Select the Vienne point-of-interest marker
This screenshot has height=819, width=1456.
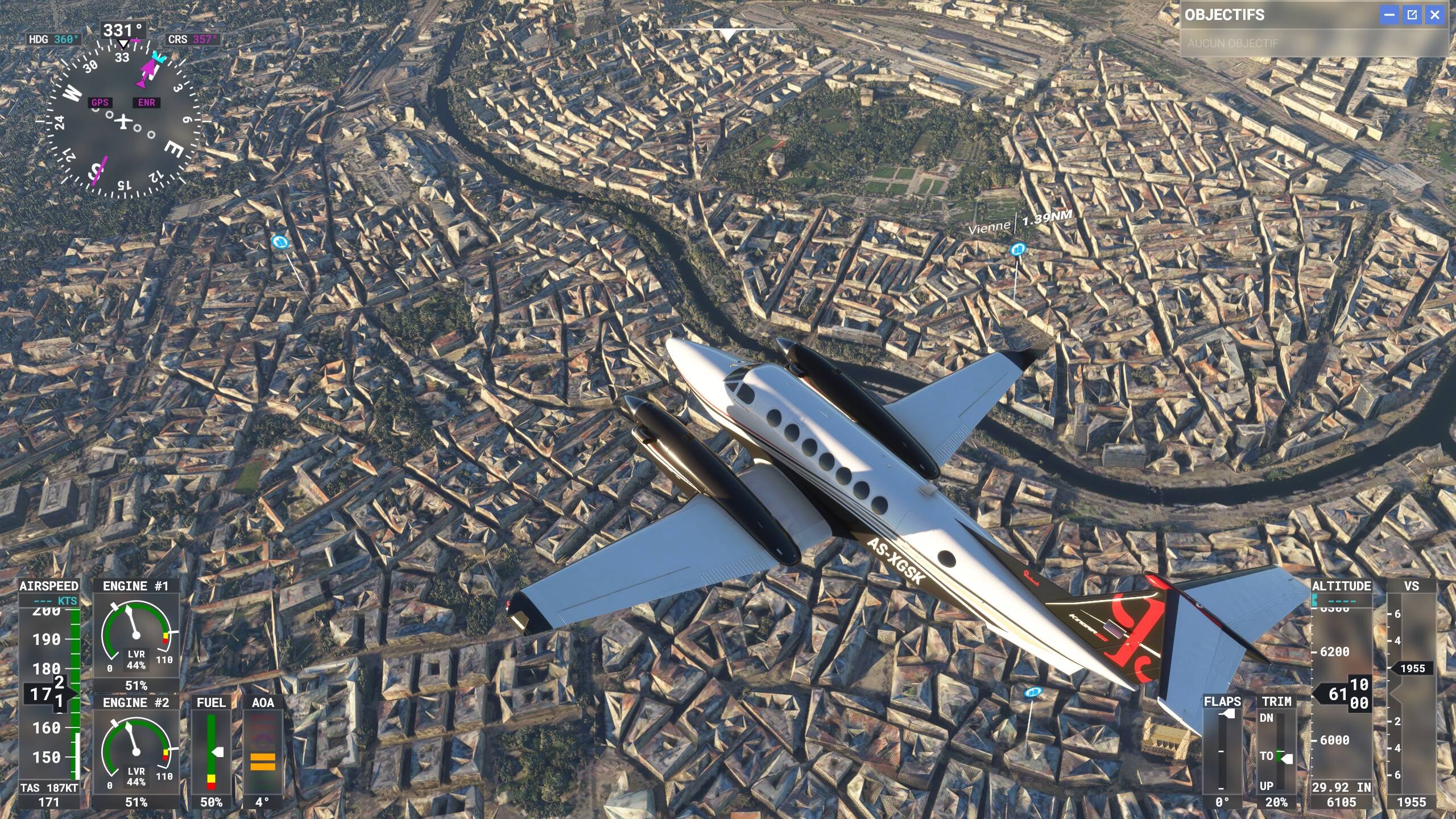pyautogui.click(x=1017, y=249)
